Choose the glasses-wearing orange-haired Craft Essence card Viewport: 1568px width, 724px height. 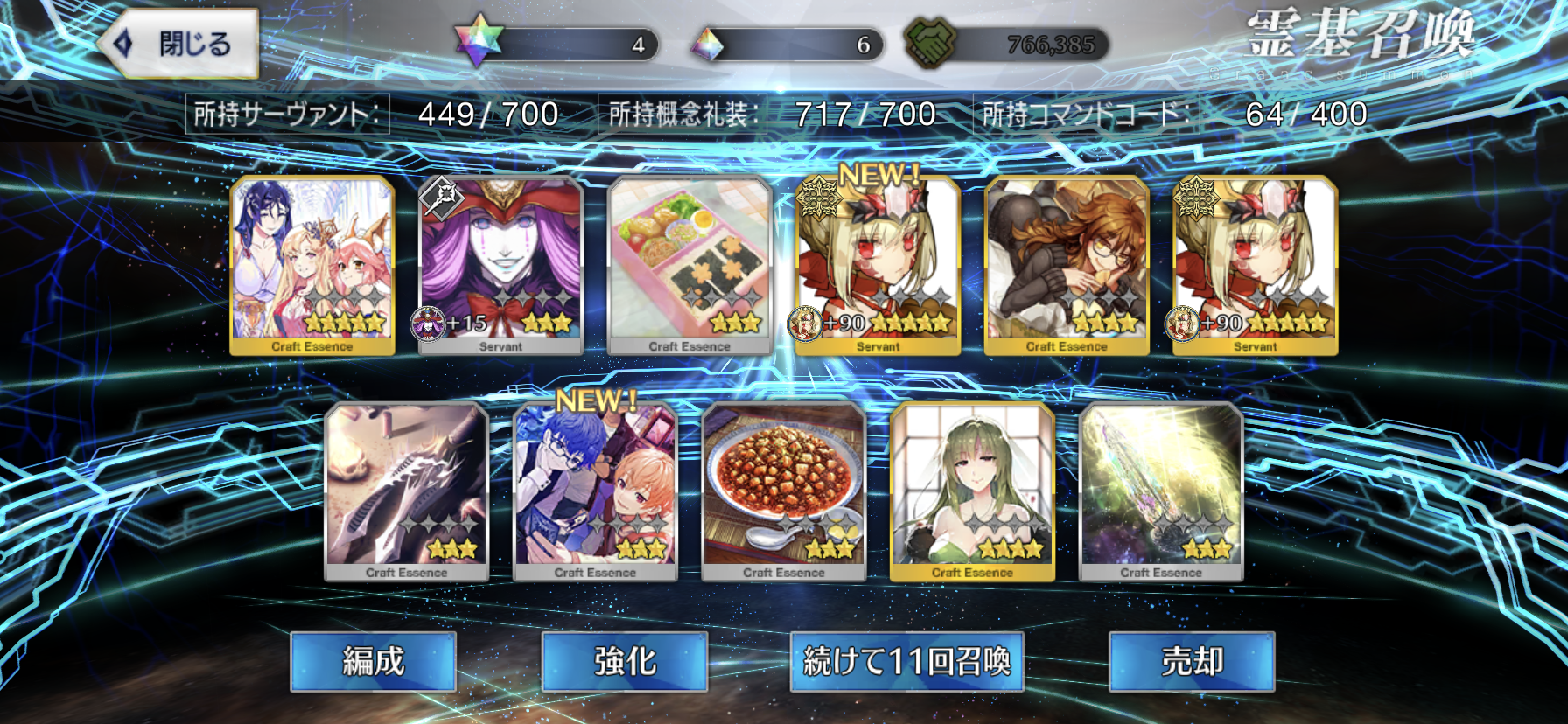[1067, 265]
